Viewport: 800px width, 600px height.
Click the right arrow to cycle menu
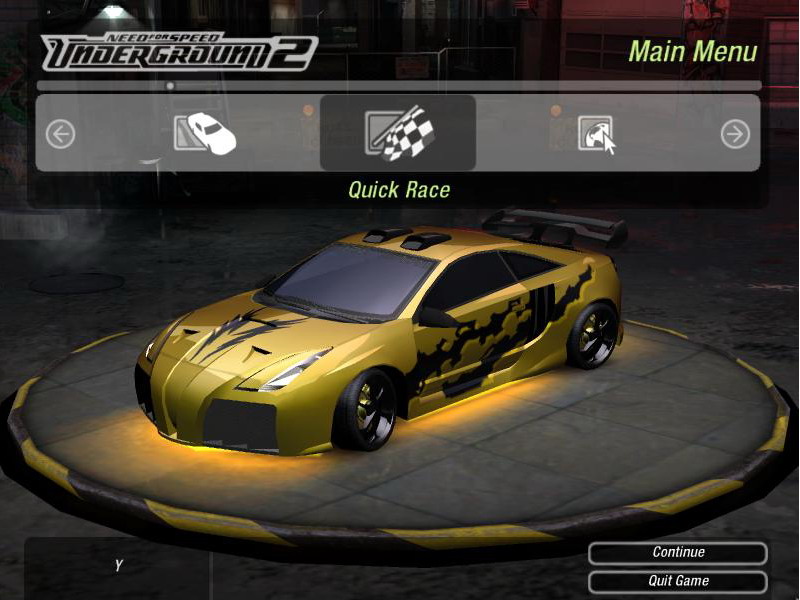click(735, 133)
